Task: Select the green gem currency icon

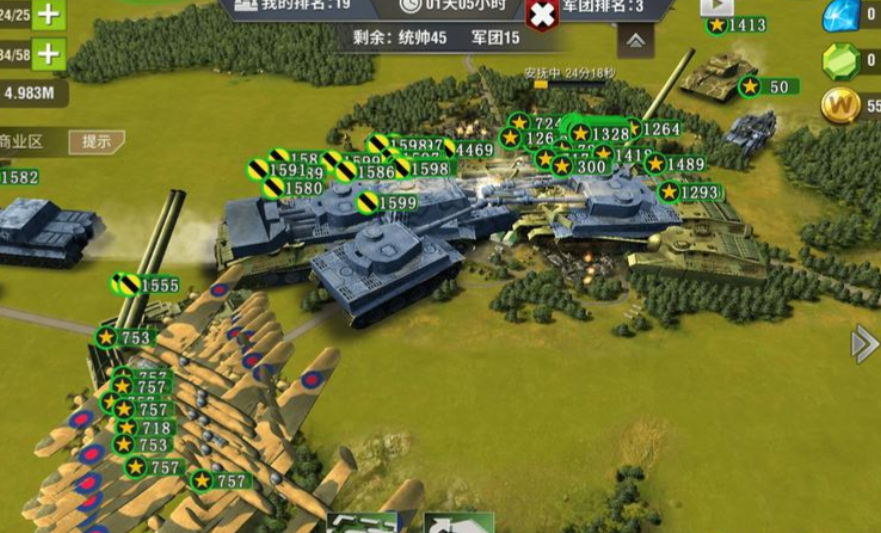Action: (839, 61)
